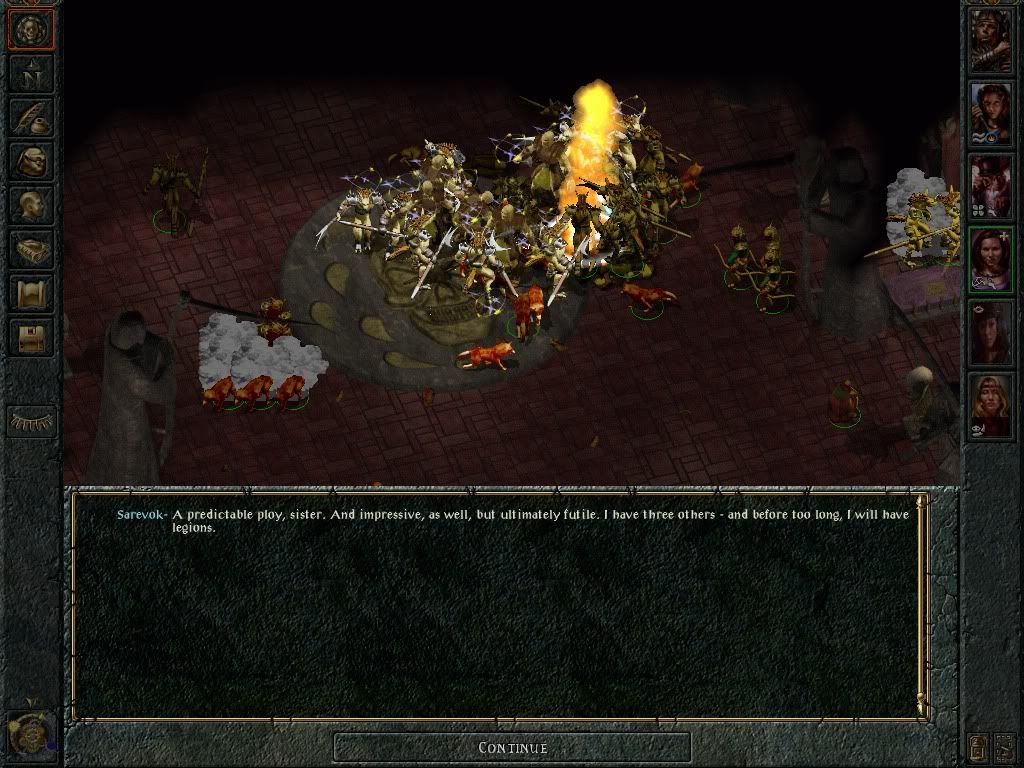Image resolution: width=1024 pixels, height=768 pixels.
Task: Pick the fifth portrait, the dark-haired character
Action: click(x=990, y=332)
